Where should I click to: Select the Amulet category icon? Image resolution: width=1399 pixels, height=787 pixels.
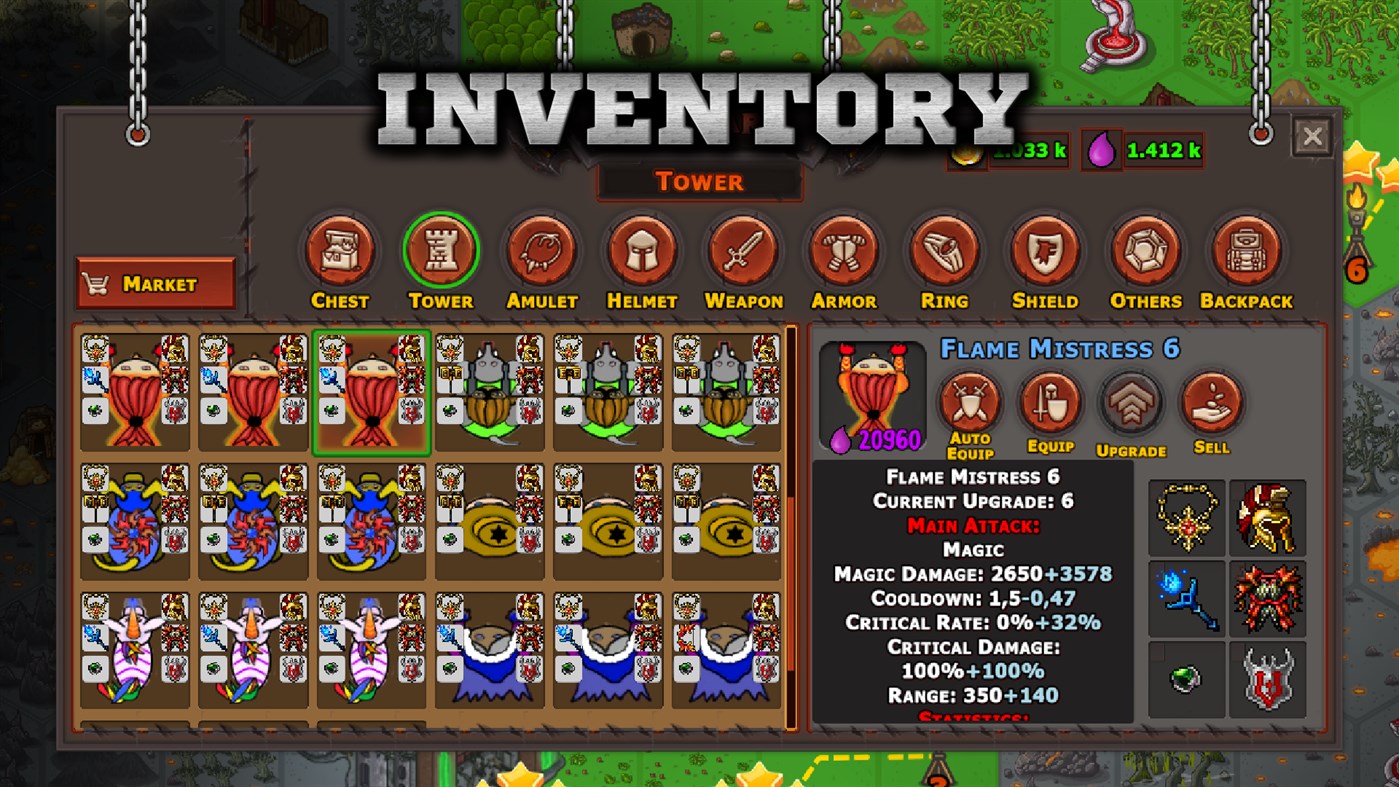[541, 250]
